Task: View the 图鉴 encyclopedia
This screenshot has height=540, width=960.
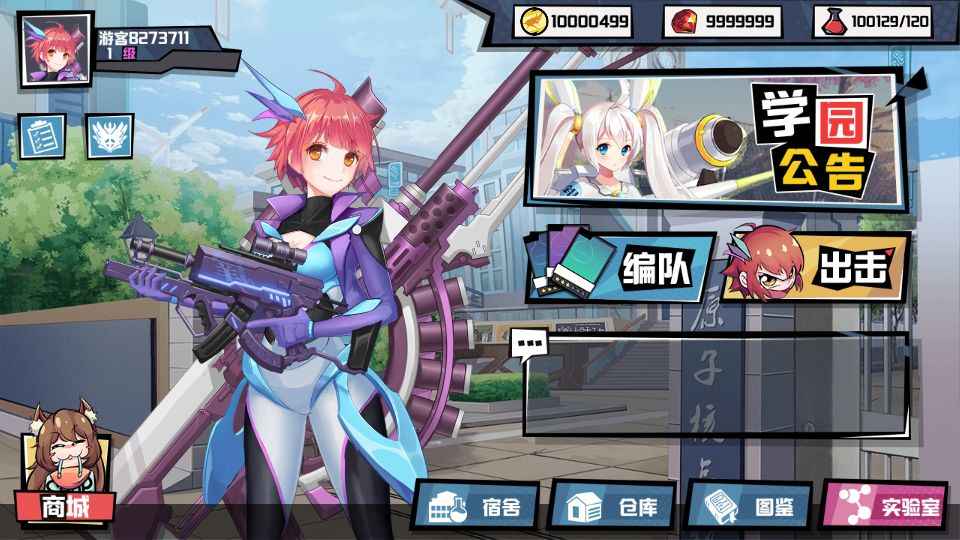Action: click(749, 506)
